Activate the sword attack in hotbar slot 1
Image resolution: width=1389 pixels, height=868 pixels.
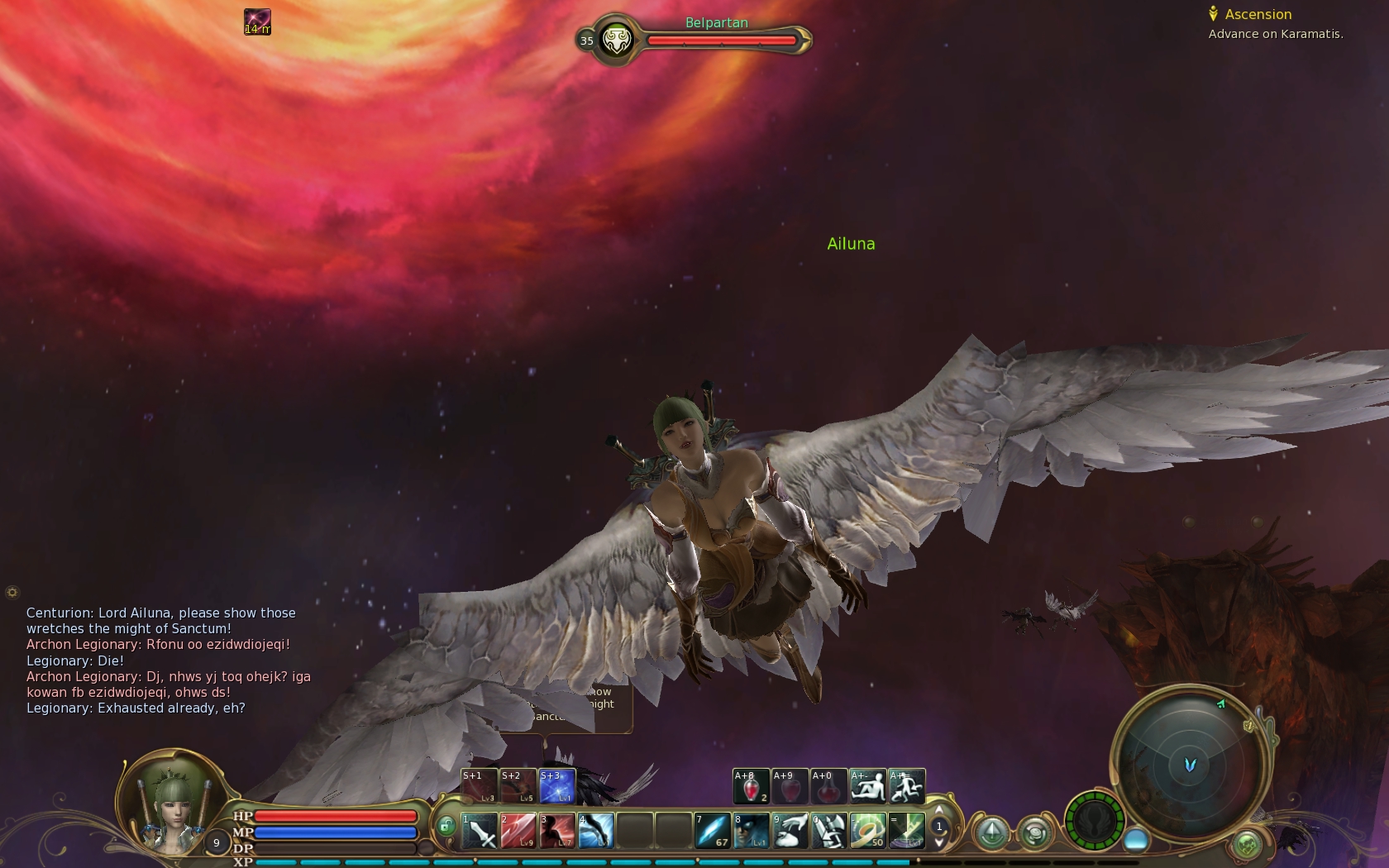479,831
